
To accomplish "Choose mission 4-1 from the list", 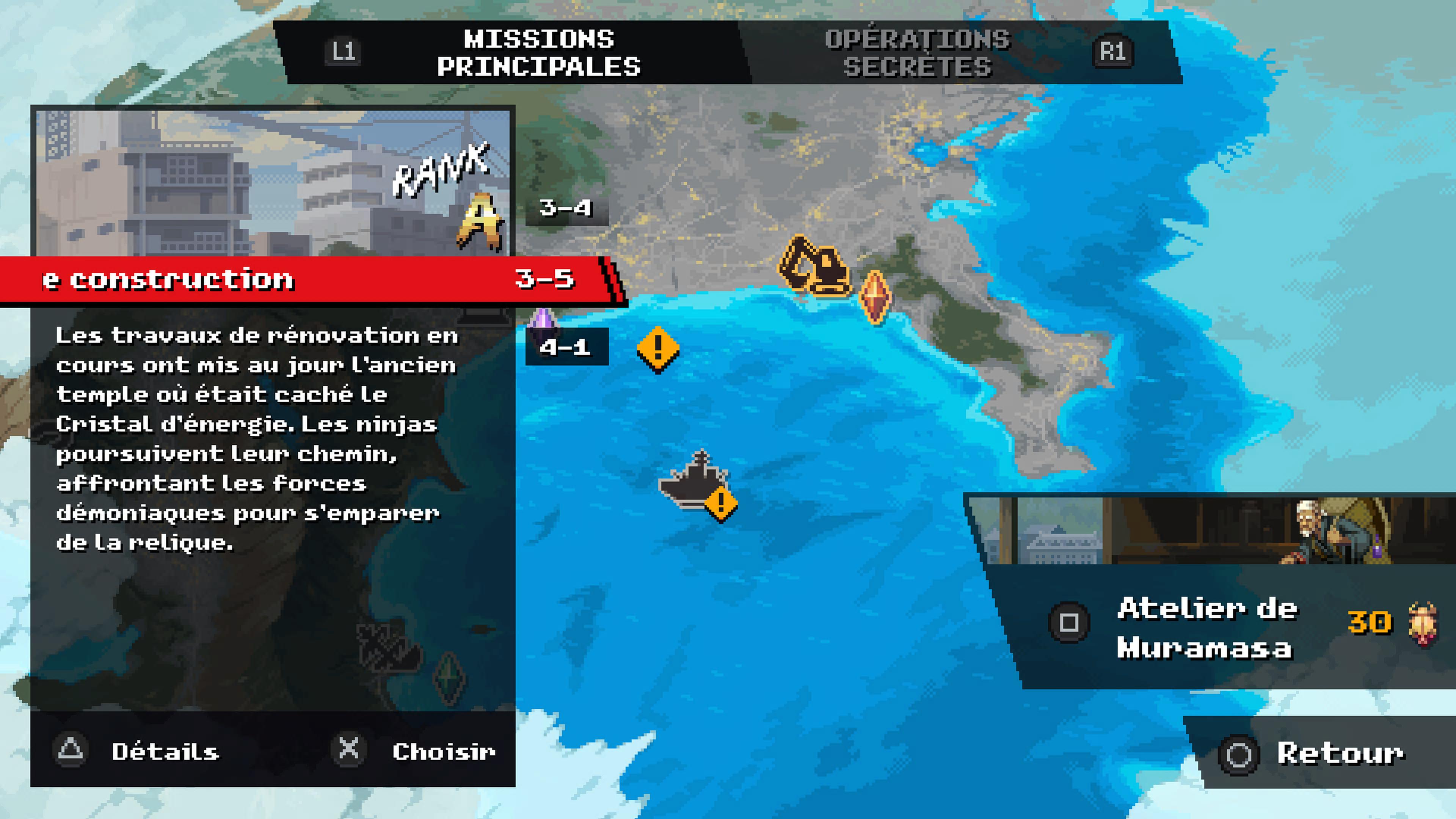I will click(x=566, y=347).
